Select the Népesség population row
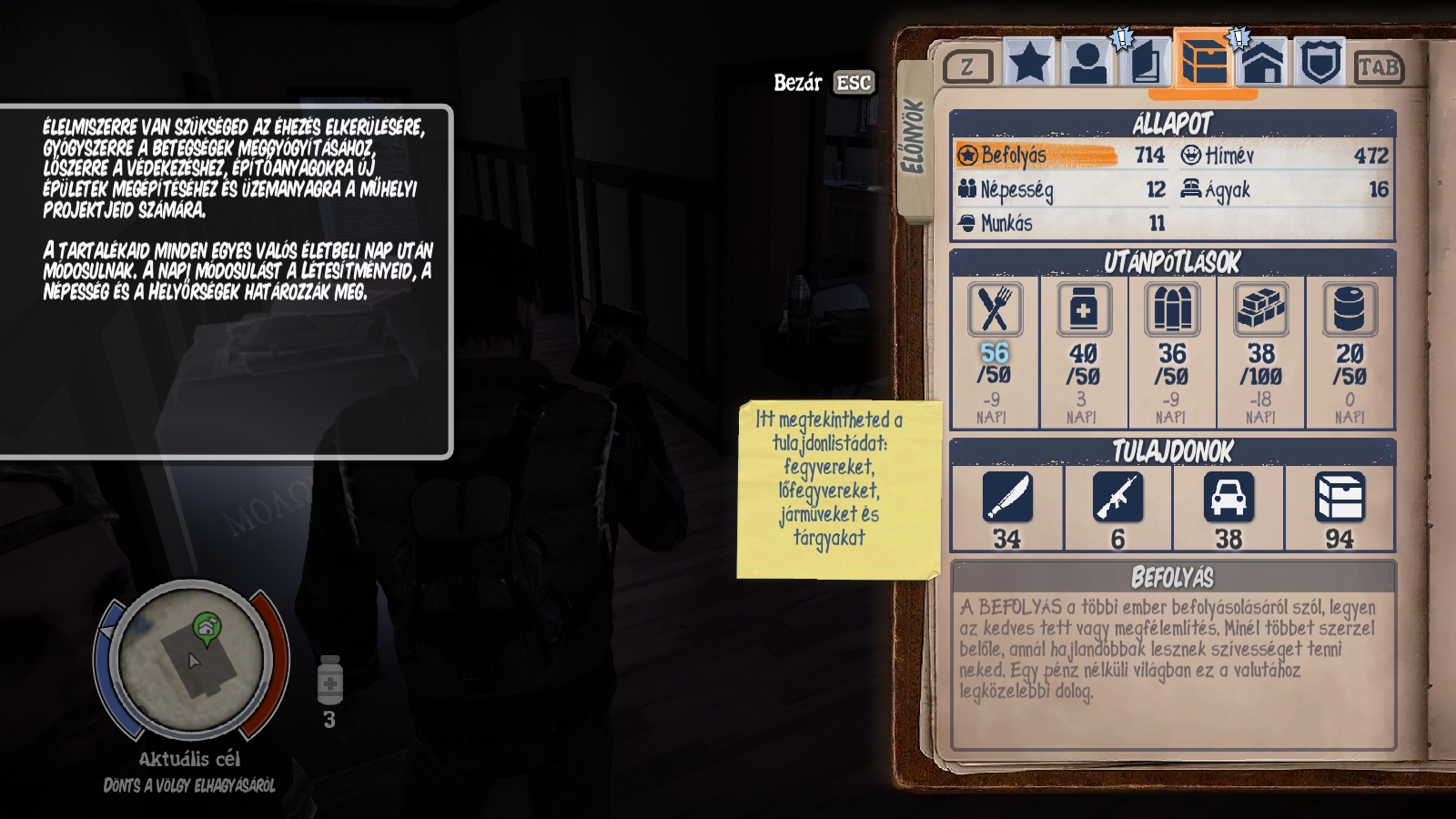The height and width of the screenshot is (819, 1456). click(x=1060, y=189)
